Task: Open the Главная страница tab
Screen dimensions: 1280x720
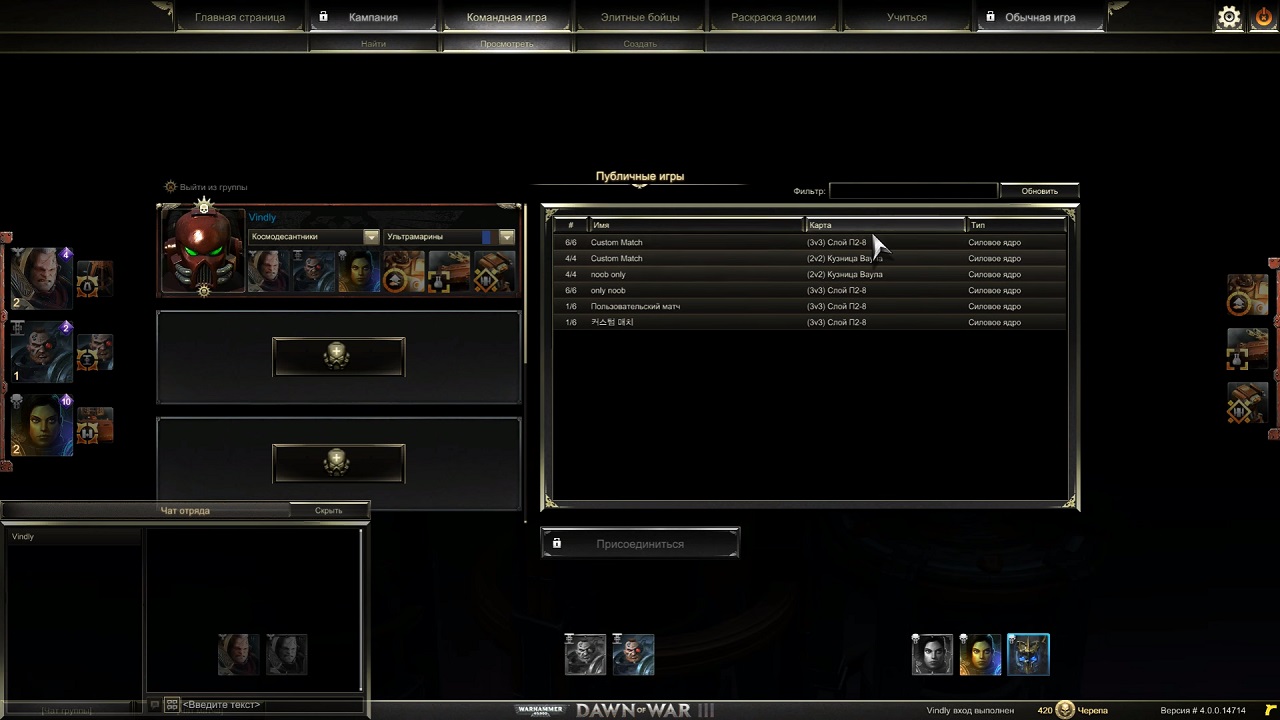Action: [x=240, y=17]
